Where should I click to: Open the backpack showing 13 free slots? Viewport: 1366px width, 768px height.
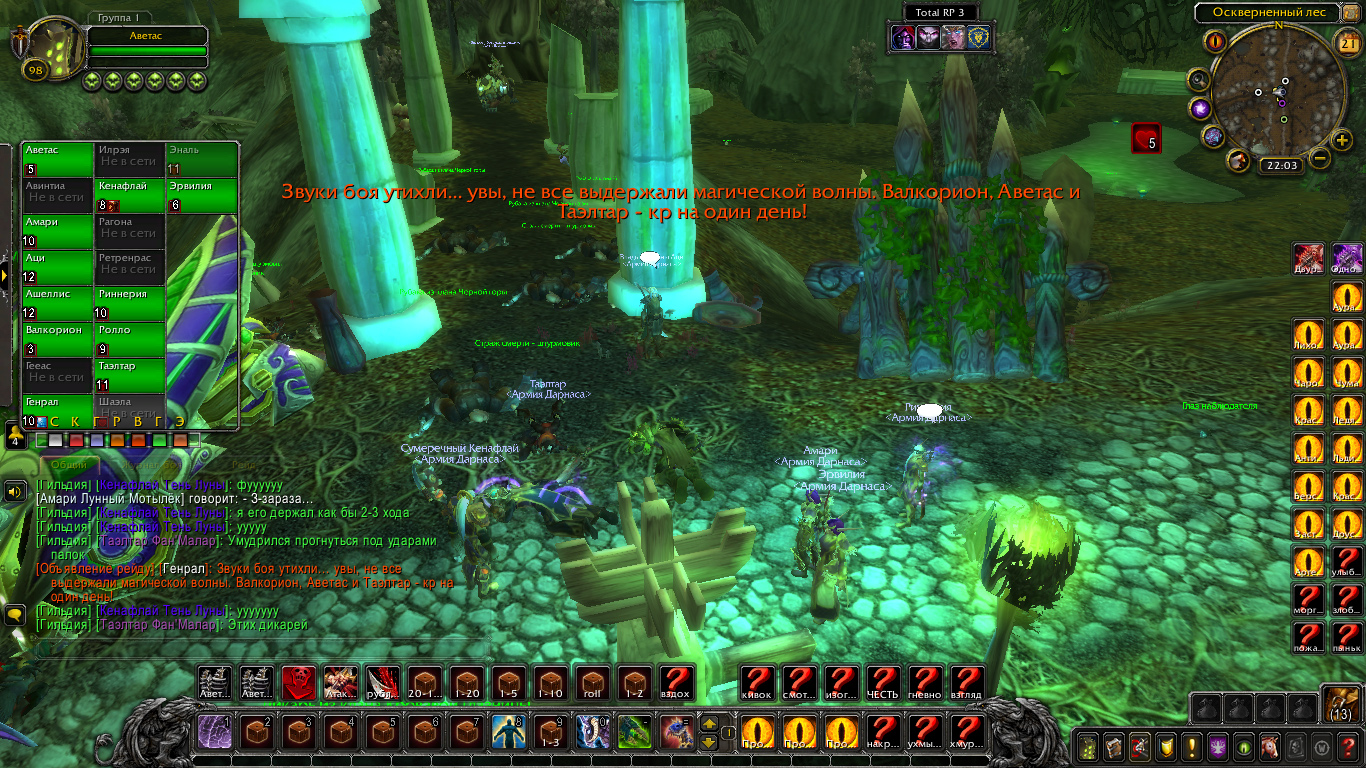click(x=1340, y=704)
